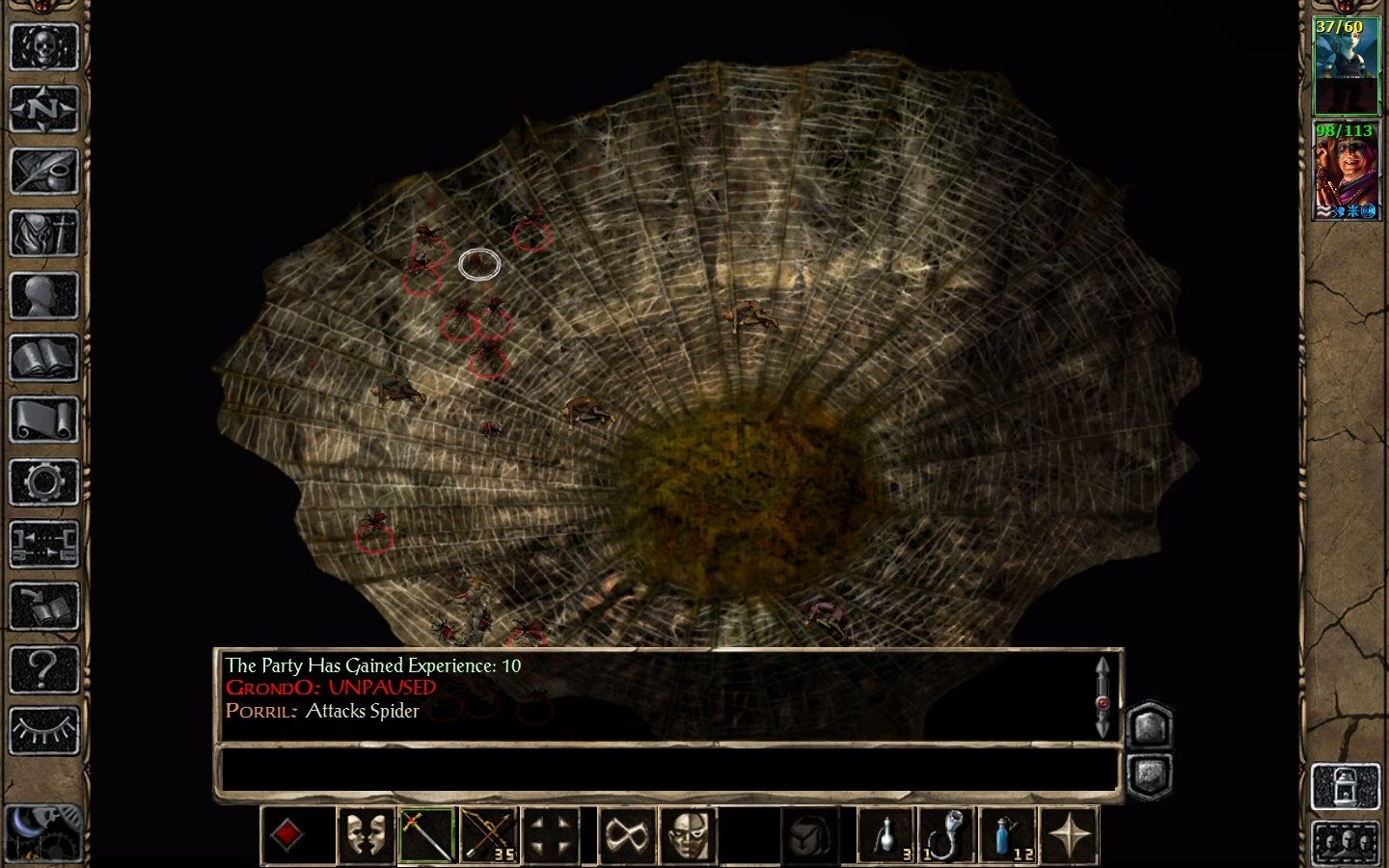Screen dimensions: 1389x868
Task: Open the inventory screen from the sidebar
Action: click(x=43, y=233)
